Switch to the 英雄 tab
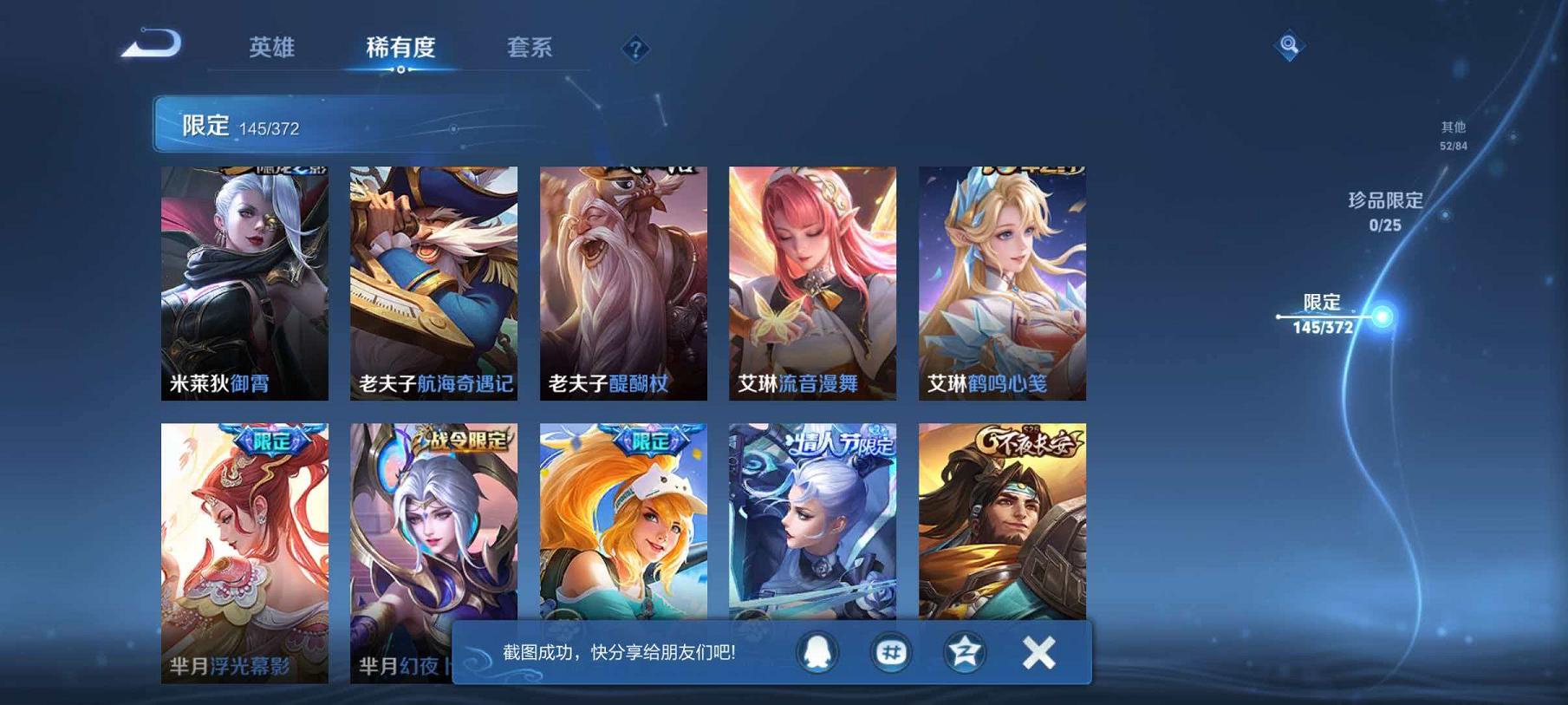Screen dimensions: 1568x705 pyautogui.click(x=269, y=49)
